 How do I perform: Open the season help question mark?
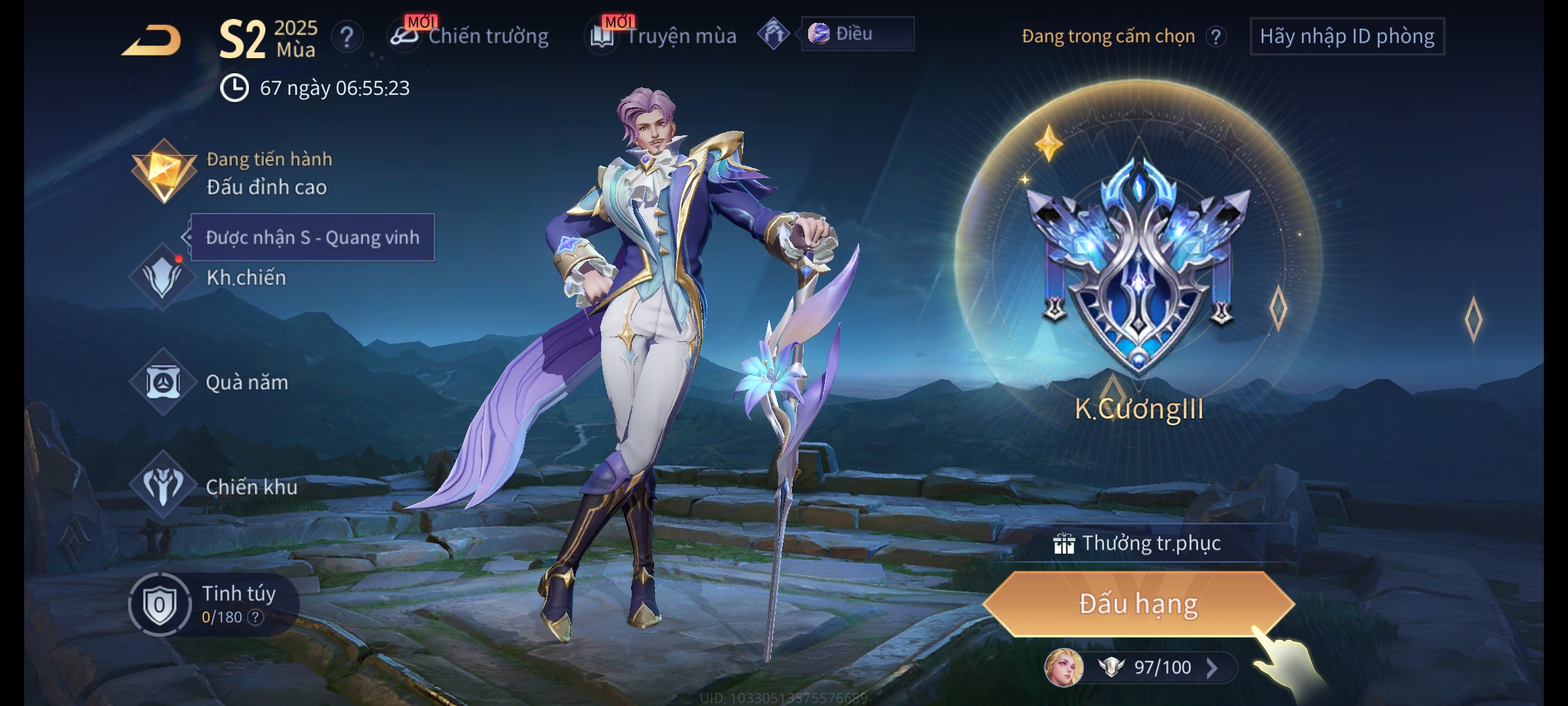(x=347, y=37)
